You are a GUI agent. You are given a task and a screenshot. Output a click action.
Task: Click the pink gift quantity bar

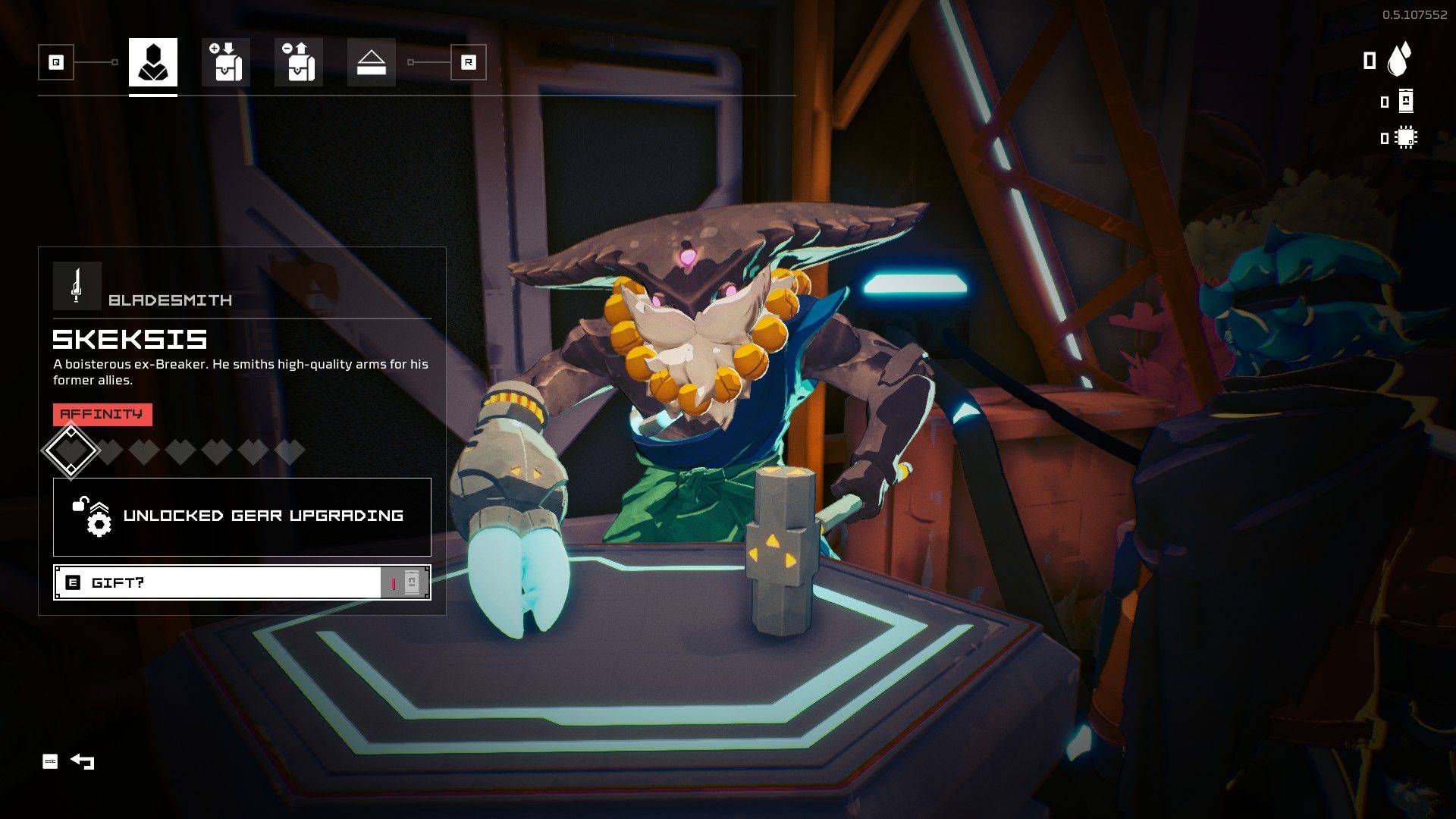tap(394, 582)
